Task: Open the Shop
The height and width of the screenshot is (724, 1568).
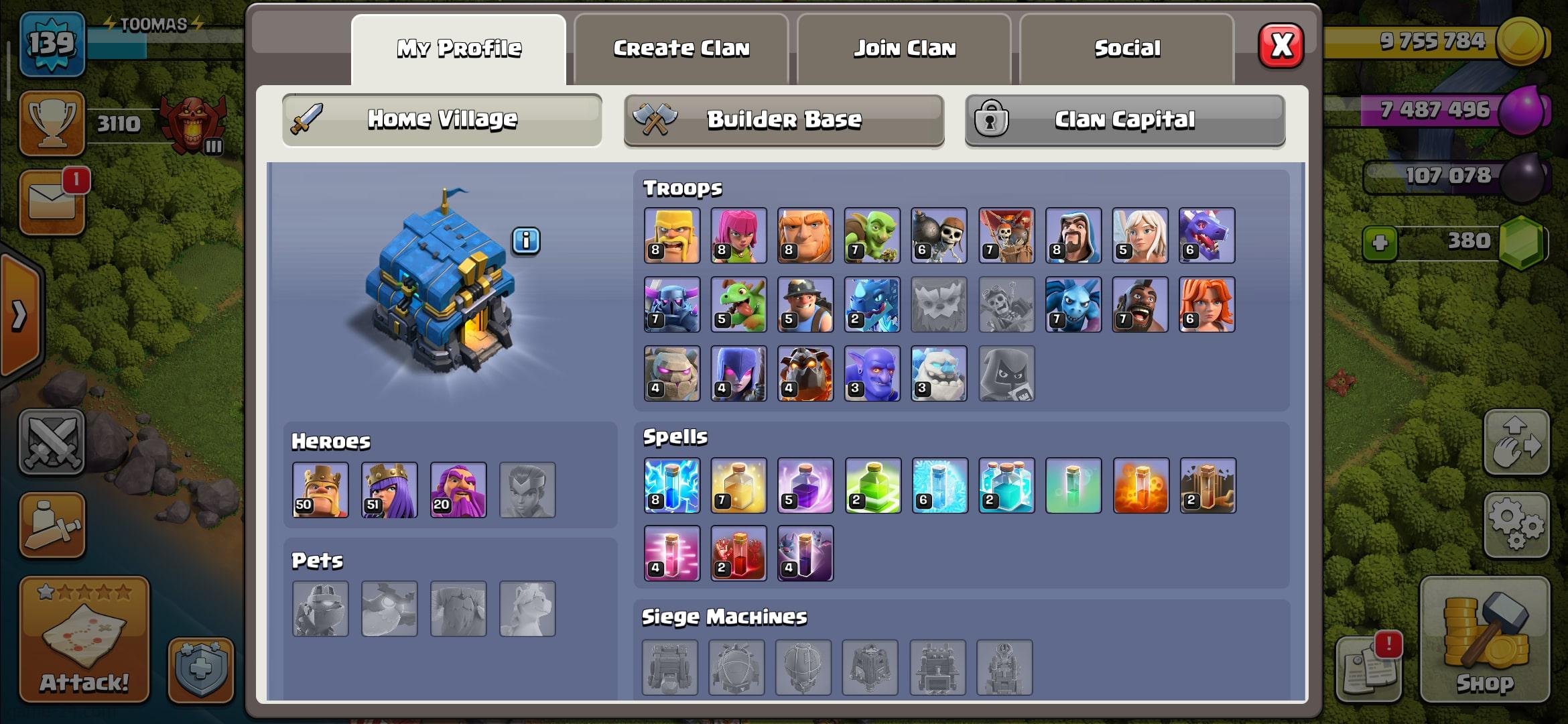Action: [1484, 640]
